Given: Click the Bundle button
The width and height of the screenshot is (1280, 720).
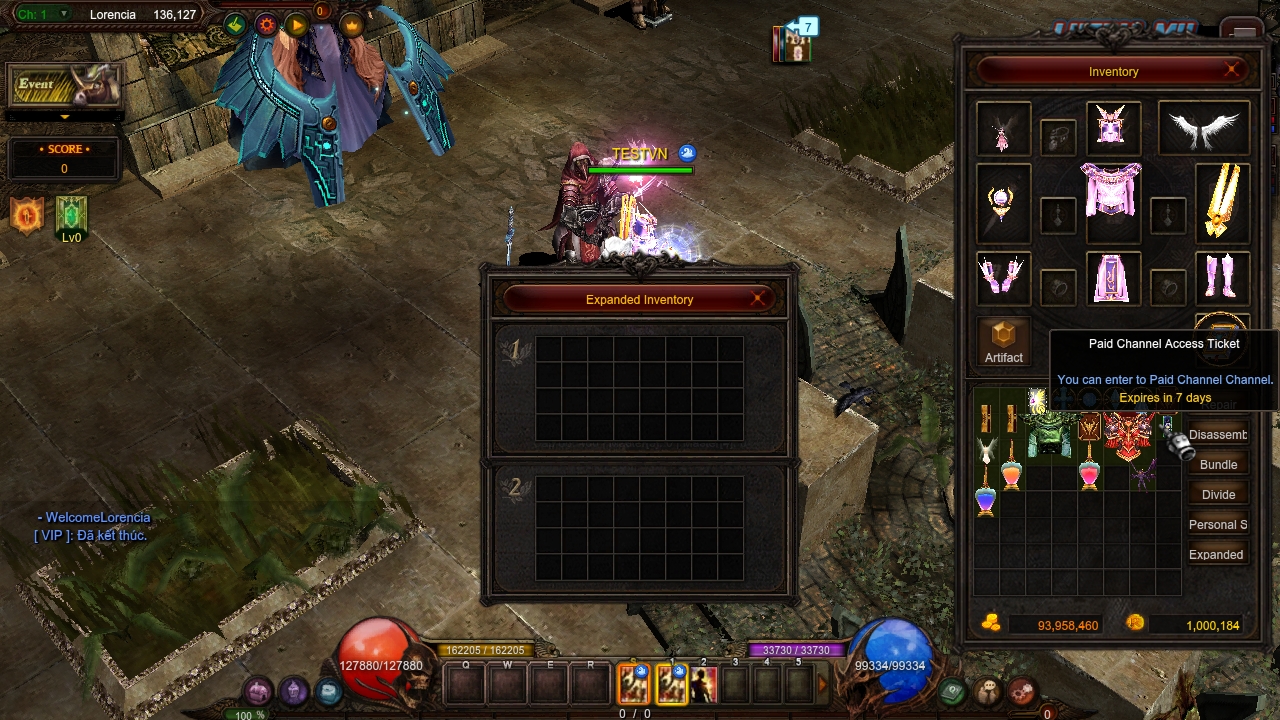Looking at the screenshot, I should pyautogui.click(x=1218, y=465).
